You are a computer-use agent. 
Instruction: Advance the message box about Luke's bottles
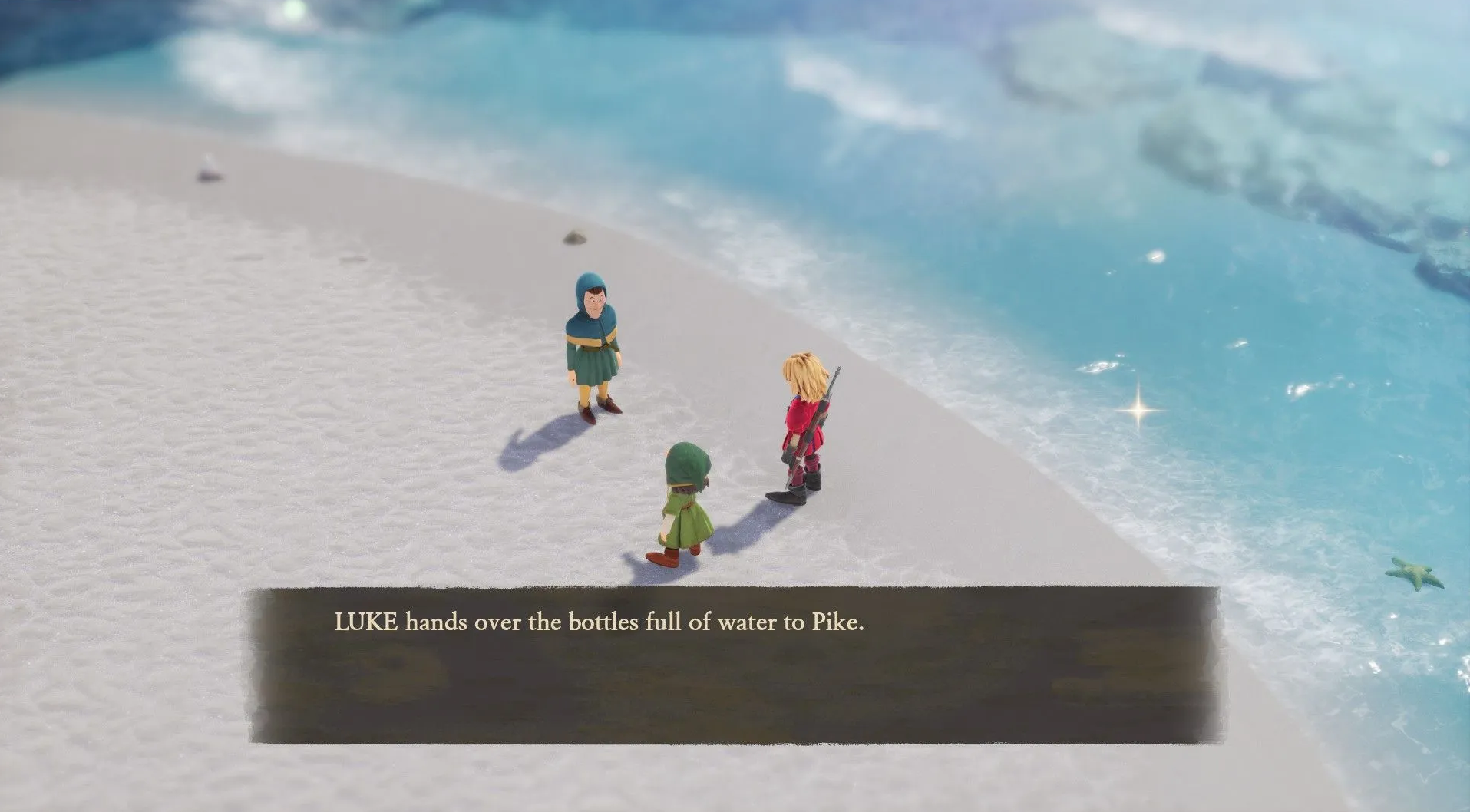(x=734, y=665)
